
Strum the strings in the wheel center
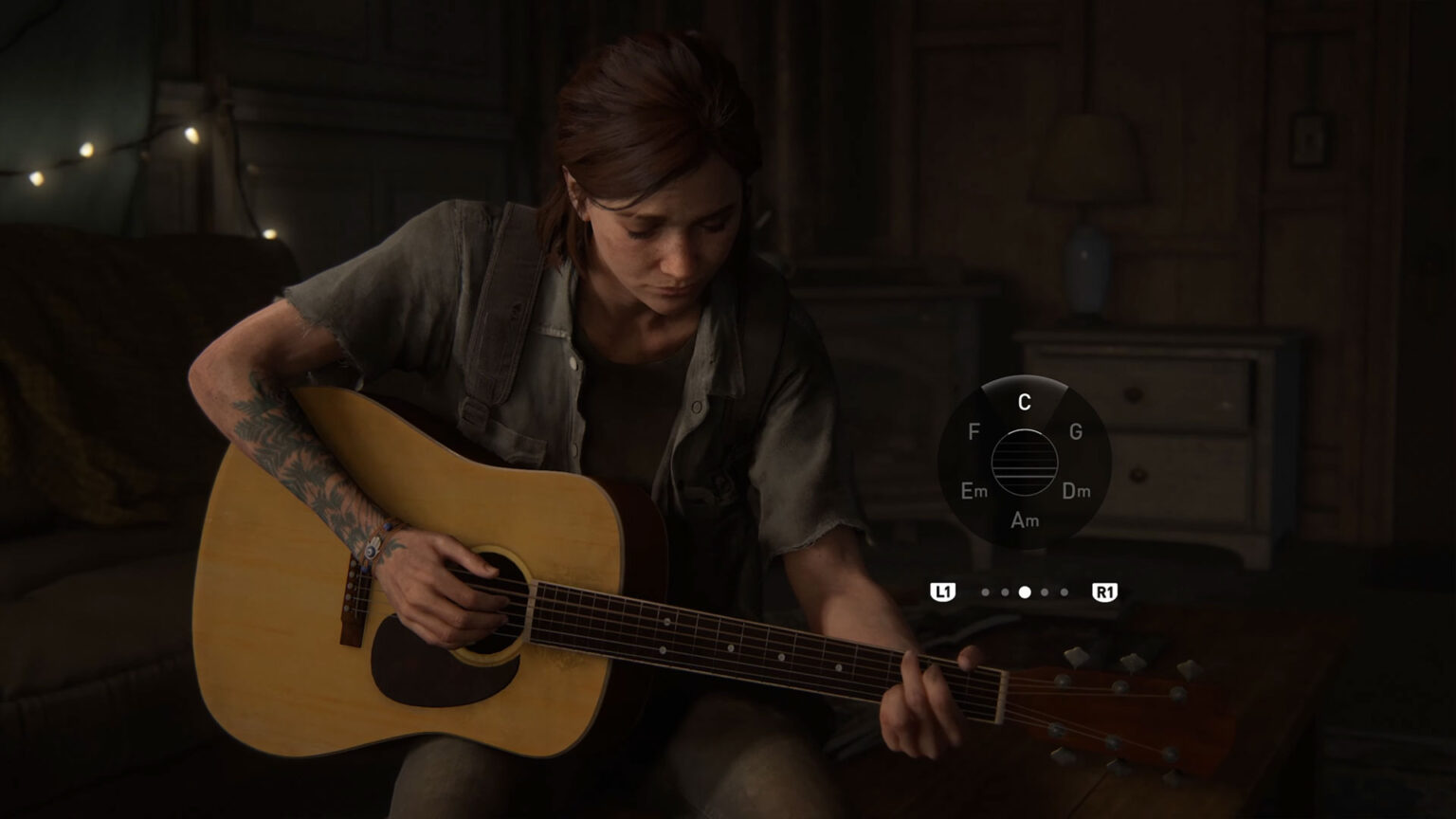point(1024,462)
